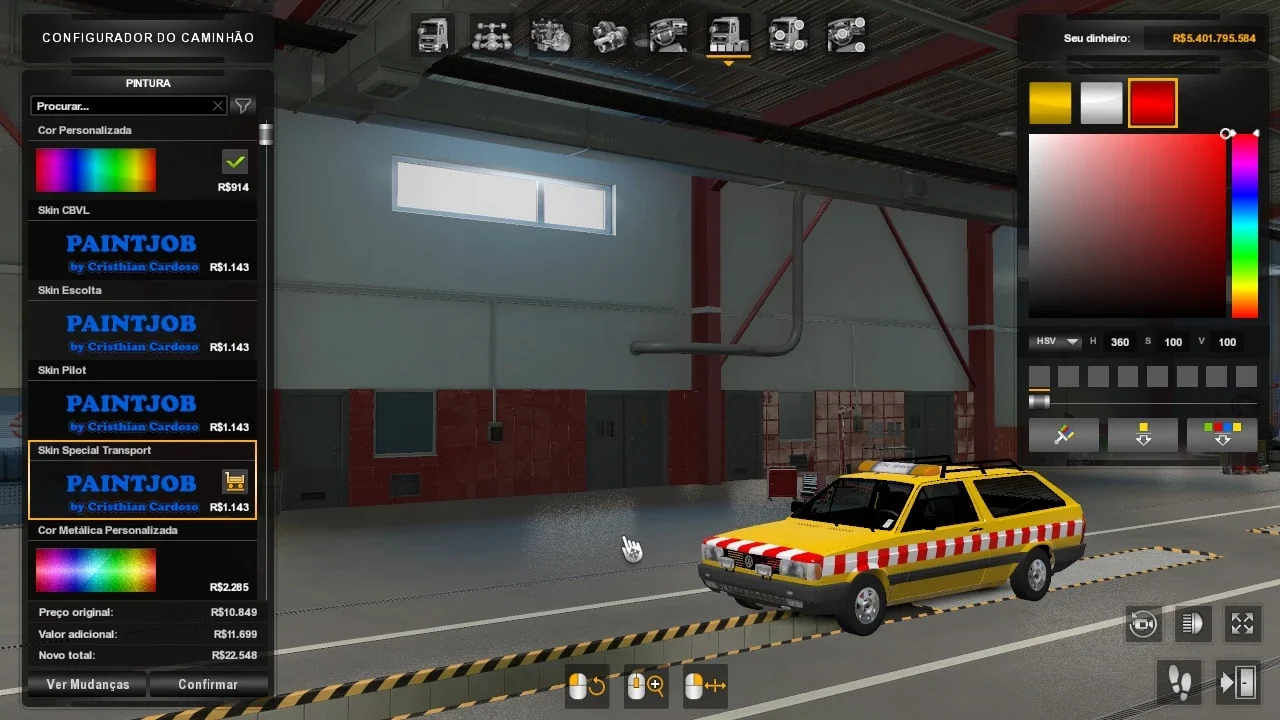Click the single color download arrow button
Image resolution: width=1280 pixels, height=720 pixels.
(1142, 434)
